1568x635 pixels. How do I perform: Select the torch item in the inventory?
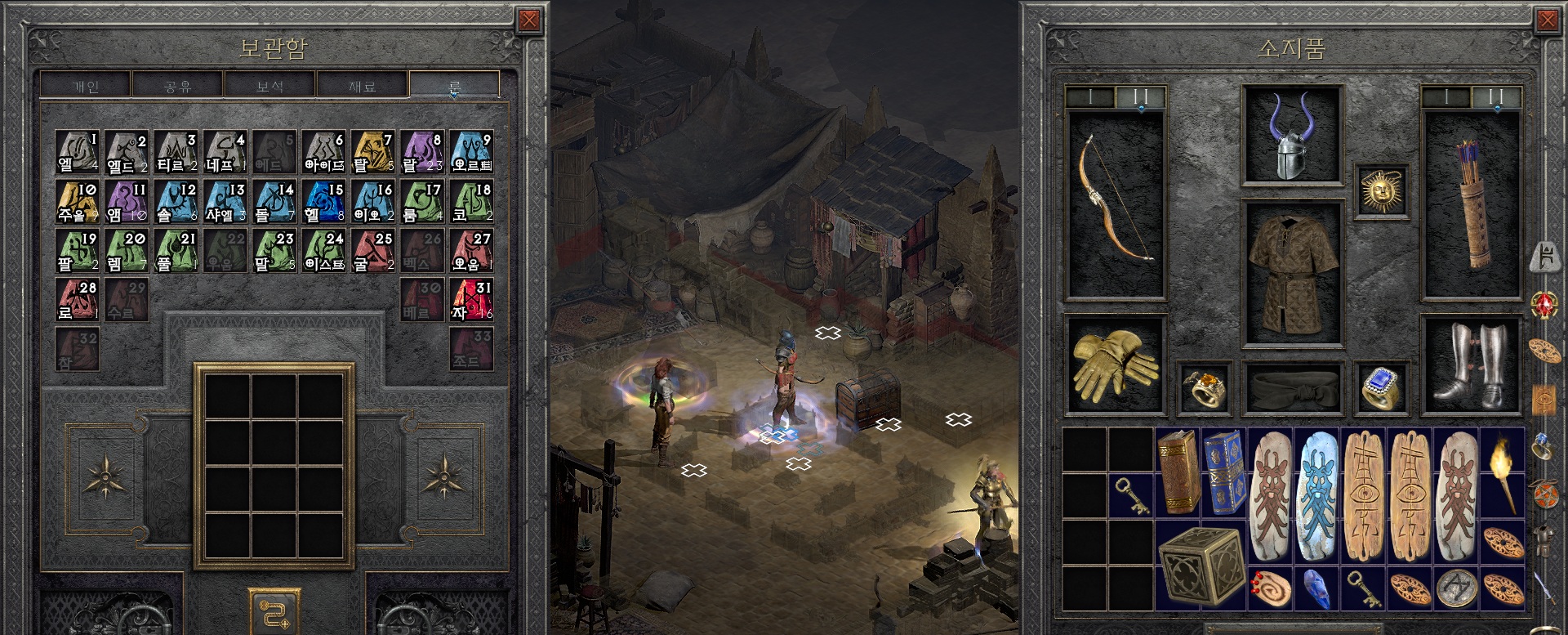1502,474
